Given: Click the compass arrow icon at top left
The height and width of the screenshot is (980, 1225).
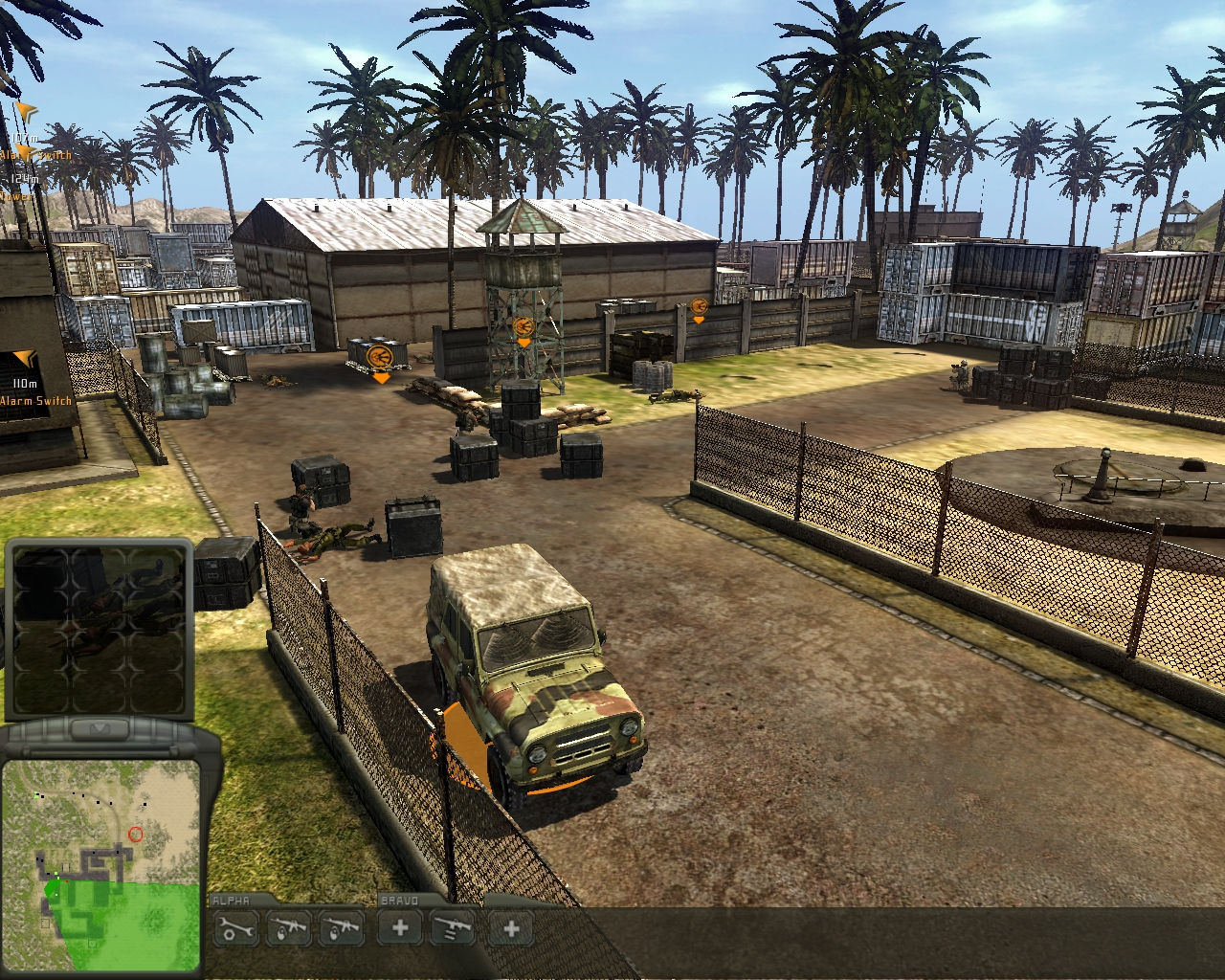Looking at the screenshot, I should 25,111.
